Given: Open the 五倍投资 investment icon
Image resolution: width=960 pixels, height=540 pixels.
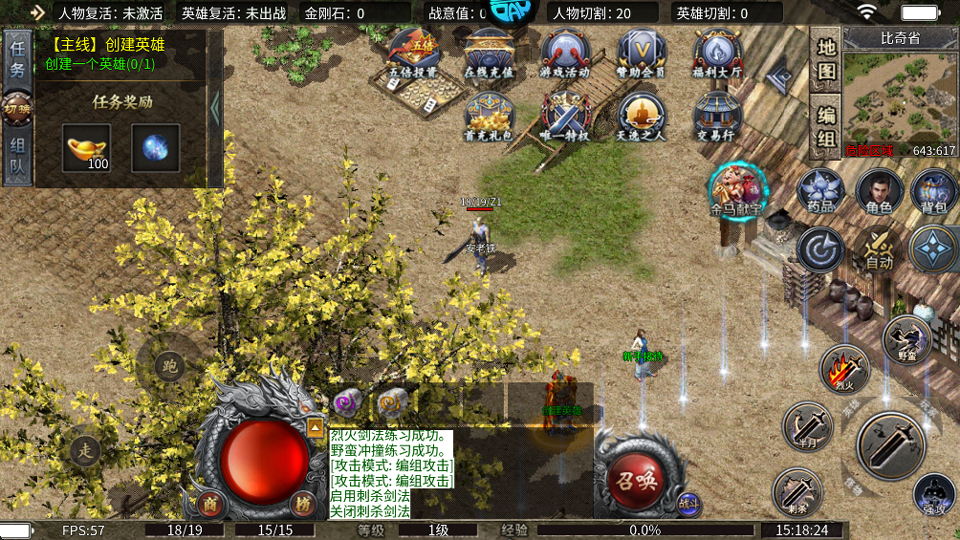Looking at the screenshot, I should pyautogui.click(x=414, y=54).
